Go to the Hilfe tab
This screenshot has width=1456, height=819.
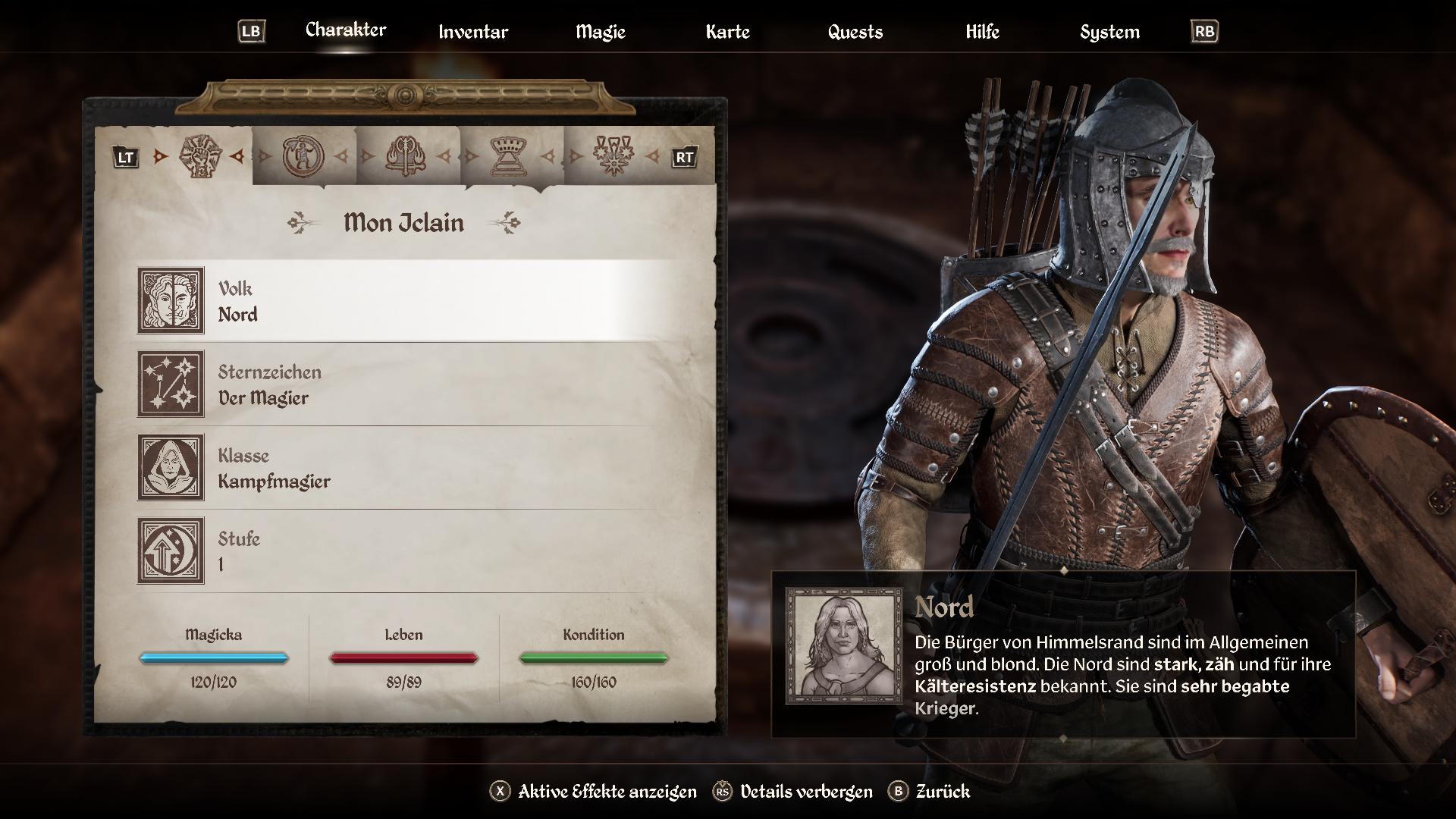tap(982, 32)
